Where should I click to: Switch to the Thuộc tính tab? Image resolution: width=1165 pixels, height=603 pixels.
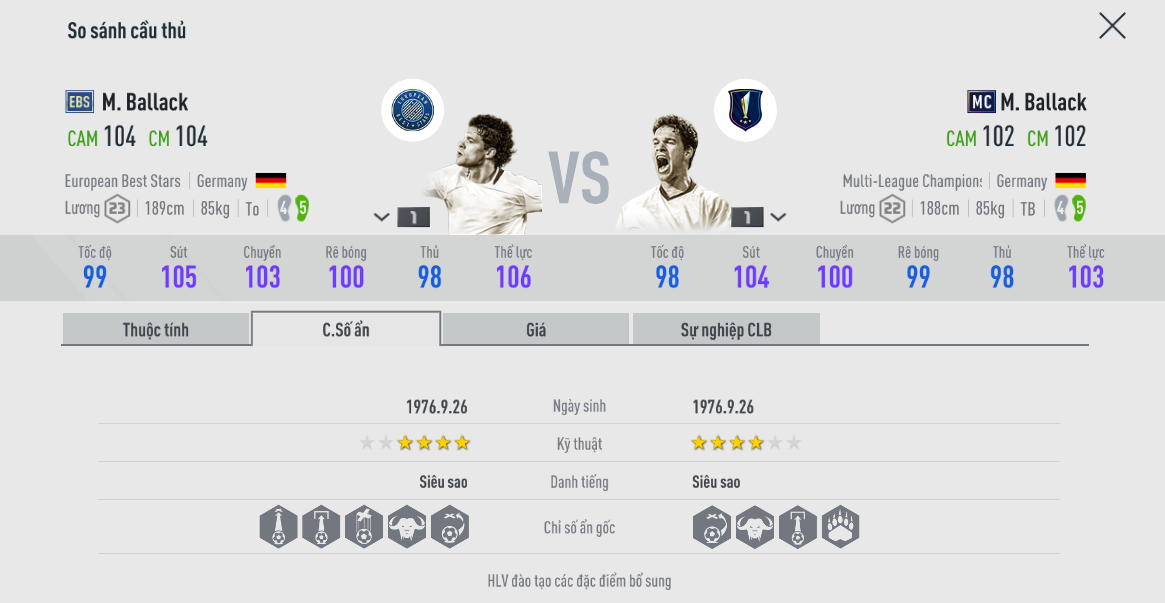click(x=155, y=329)
